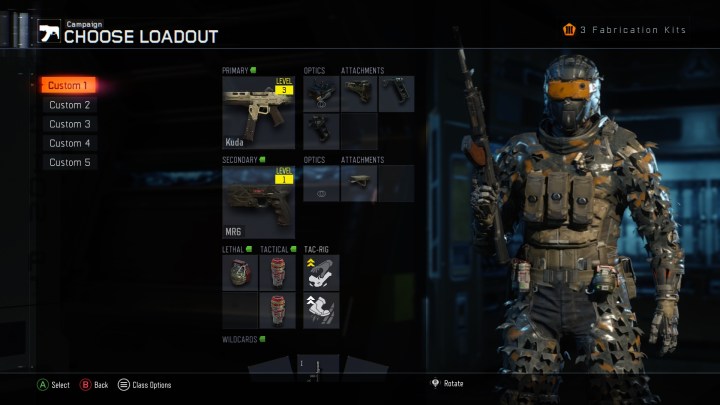The width and height of the screenshot is (720, 405).
Task: Select the lower Tac-Rig slot
Action: (321, 310)
